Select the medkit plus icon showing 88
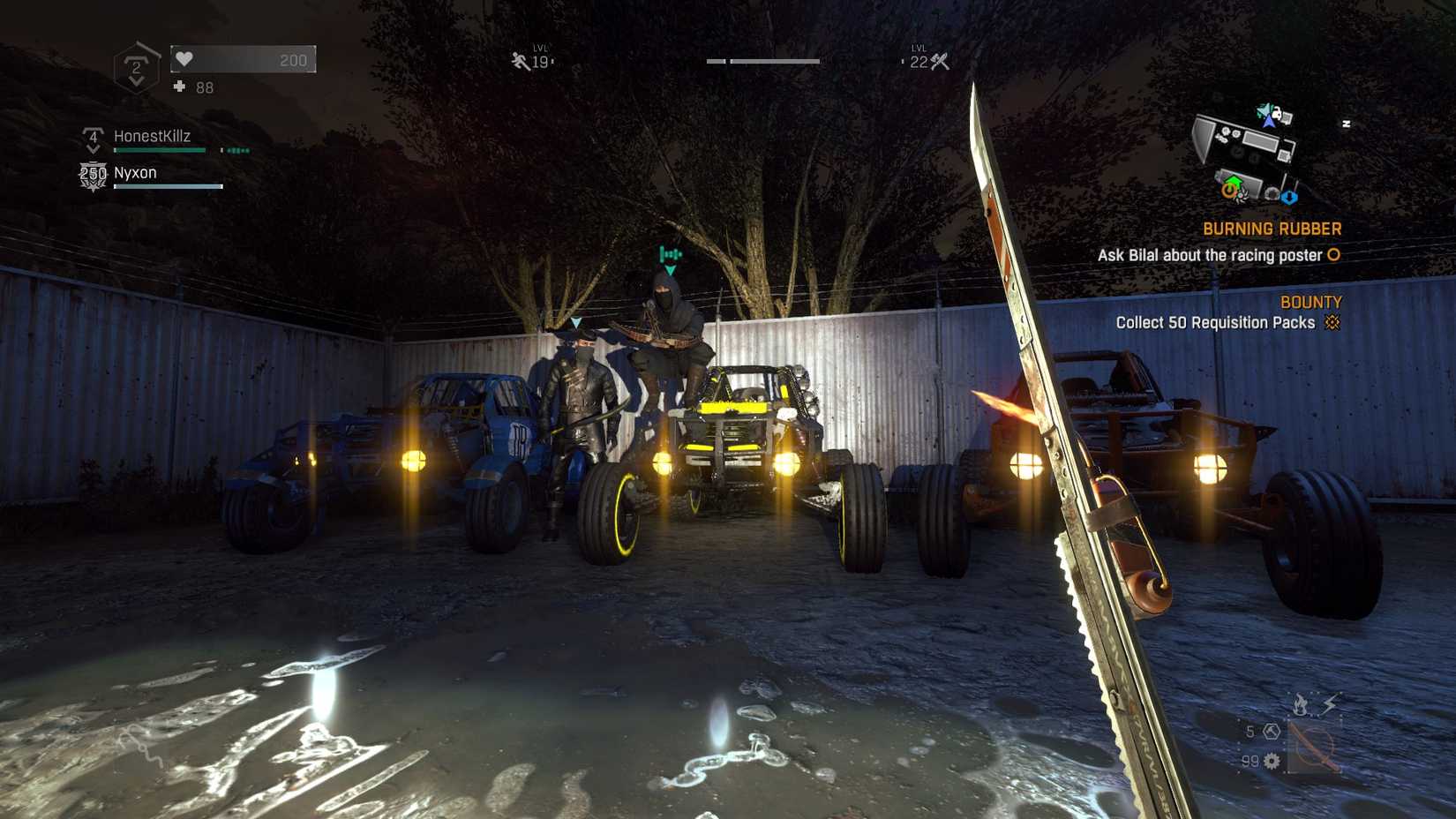Screen dimensions: 1456x819 point(179,87)
